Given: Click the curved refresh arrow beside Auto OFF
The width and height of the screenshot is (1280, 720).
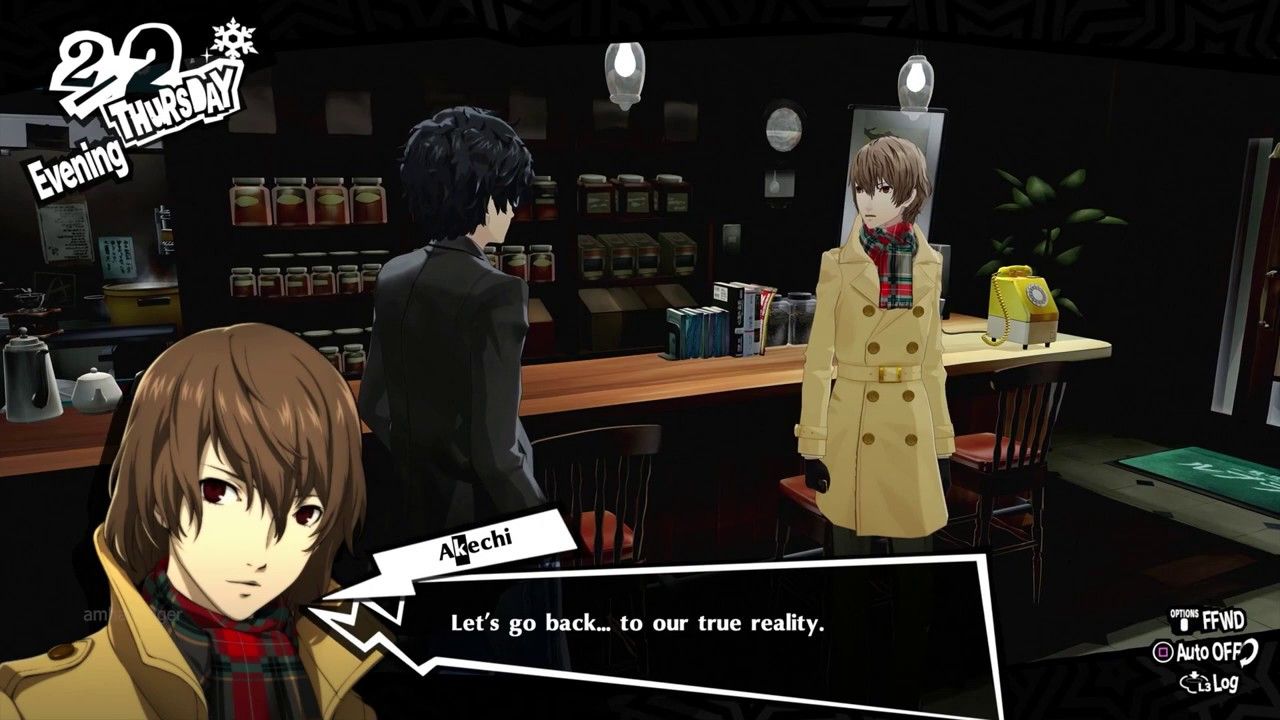Looking at the screenshot, I should [1248, 653].
